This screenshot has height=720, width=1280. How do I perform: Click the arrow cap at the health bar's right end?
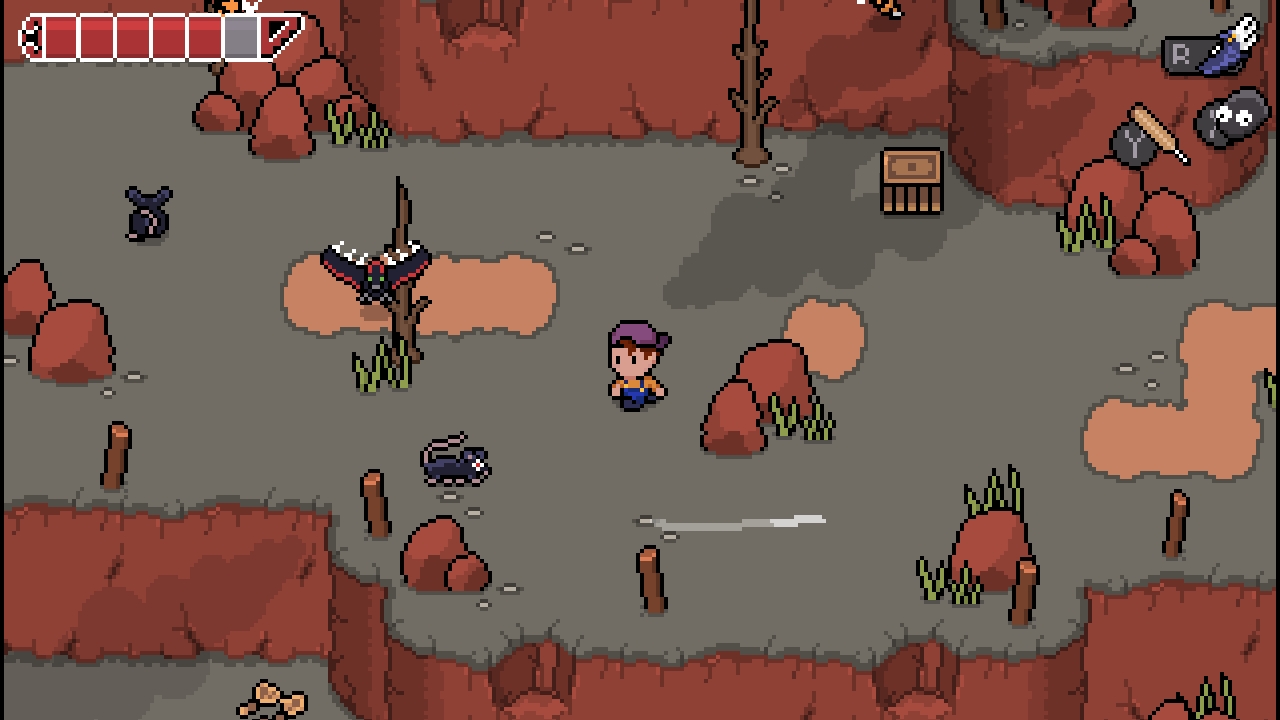point(283,35)
